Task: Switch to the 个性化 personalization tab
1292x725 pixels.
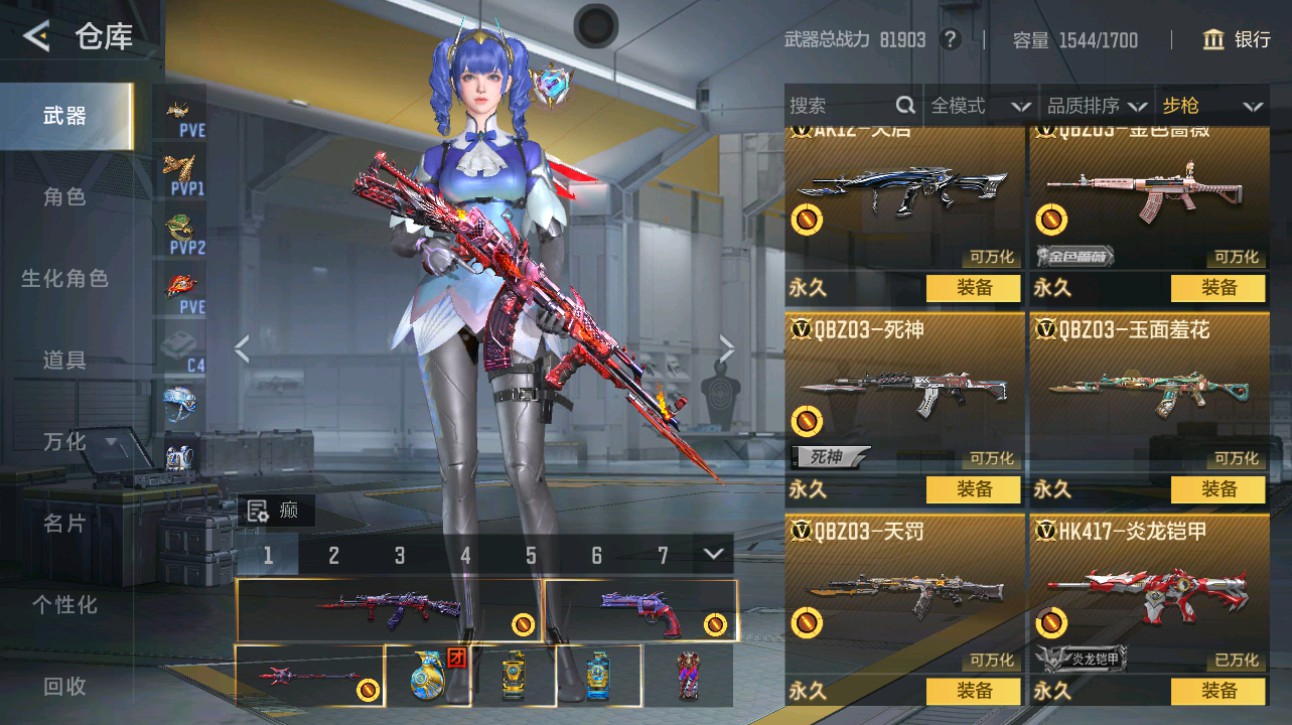Action: coord(65,605)
